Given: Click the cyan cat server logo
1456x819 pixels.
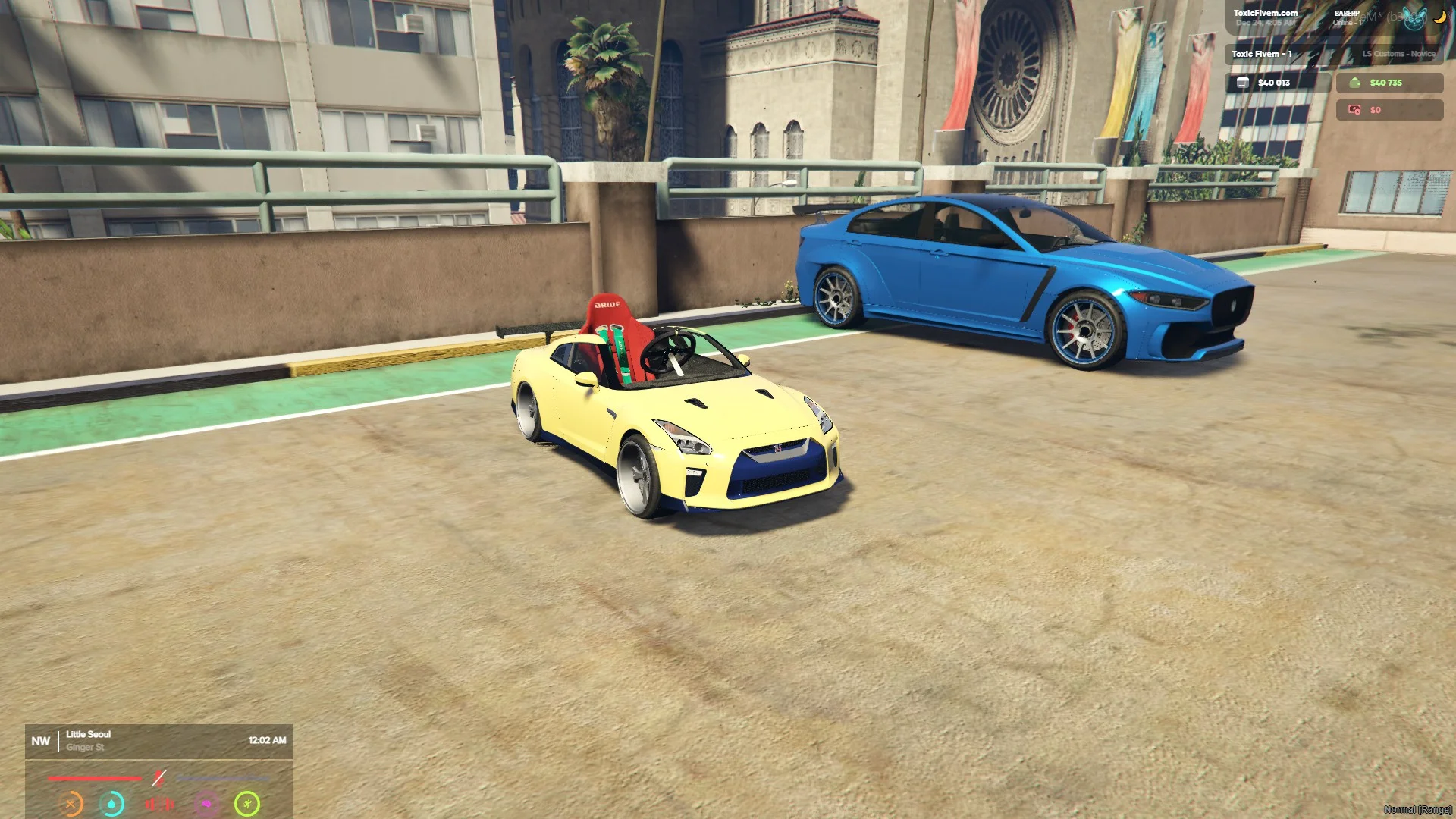Looking at the screenshot, I should point(1414,18).
